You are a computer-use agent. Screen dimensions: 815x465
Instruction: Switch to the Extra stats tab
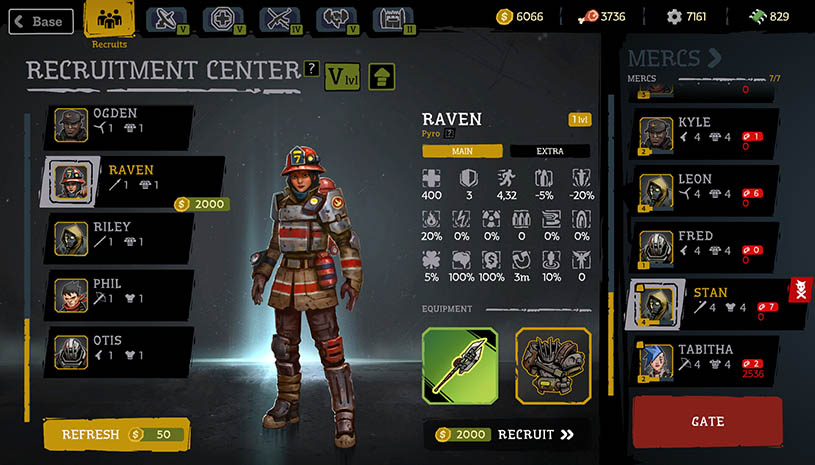coord(549,151)
